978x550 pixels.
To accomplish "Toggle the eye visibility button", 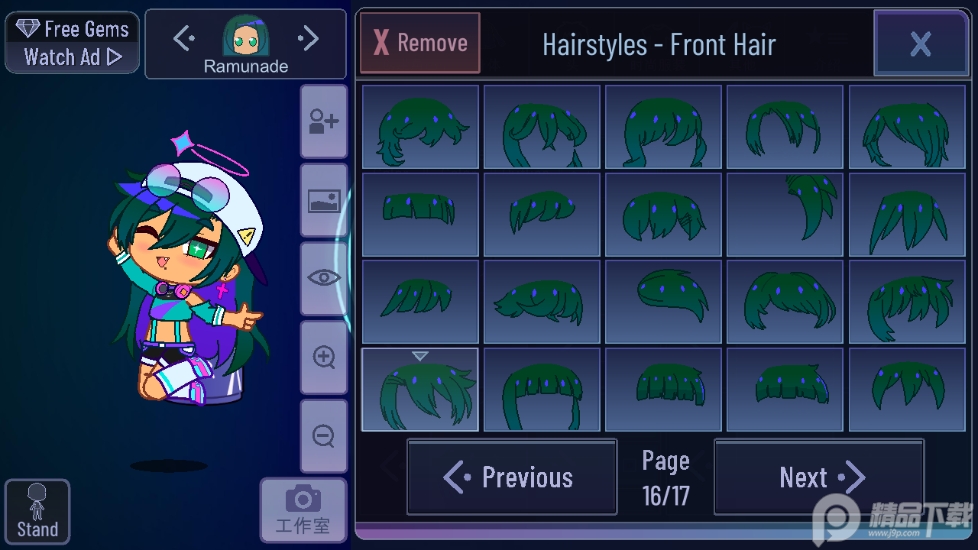I will click(324, 278).
